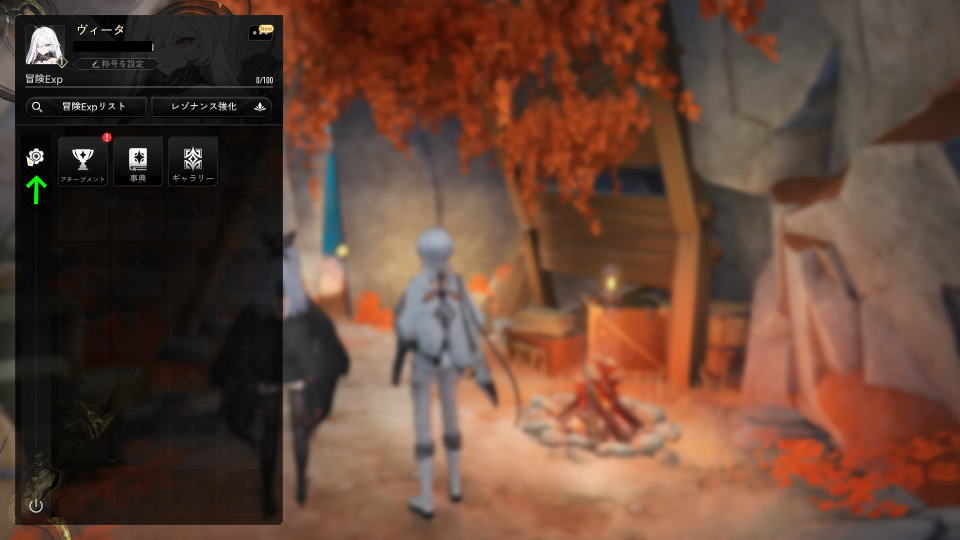Open settings via the gear icon
Screen dimensions: 960x540
[36, 157]
